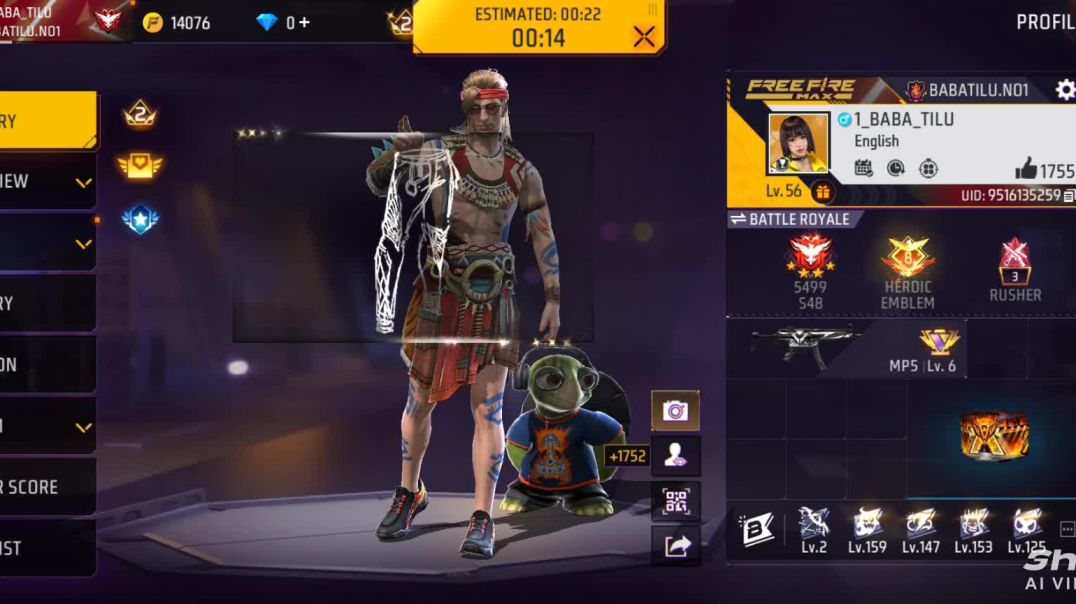
Task: Show more badges with the ellipsis button
Action: point(1066,529)
